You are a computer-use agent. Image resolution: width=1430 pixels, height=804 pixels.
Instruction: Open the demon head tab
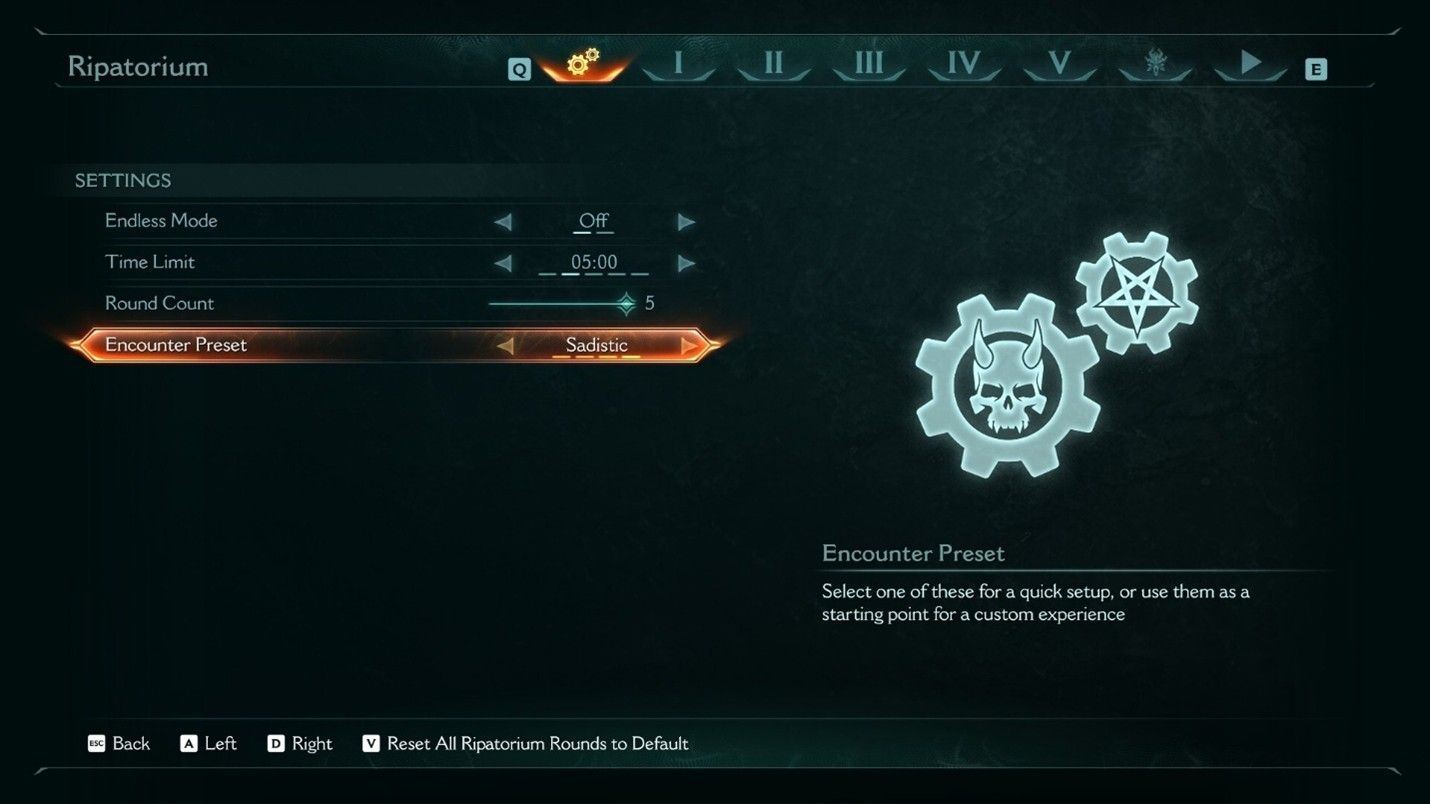pos(1155,63)
